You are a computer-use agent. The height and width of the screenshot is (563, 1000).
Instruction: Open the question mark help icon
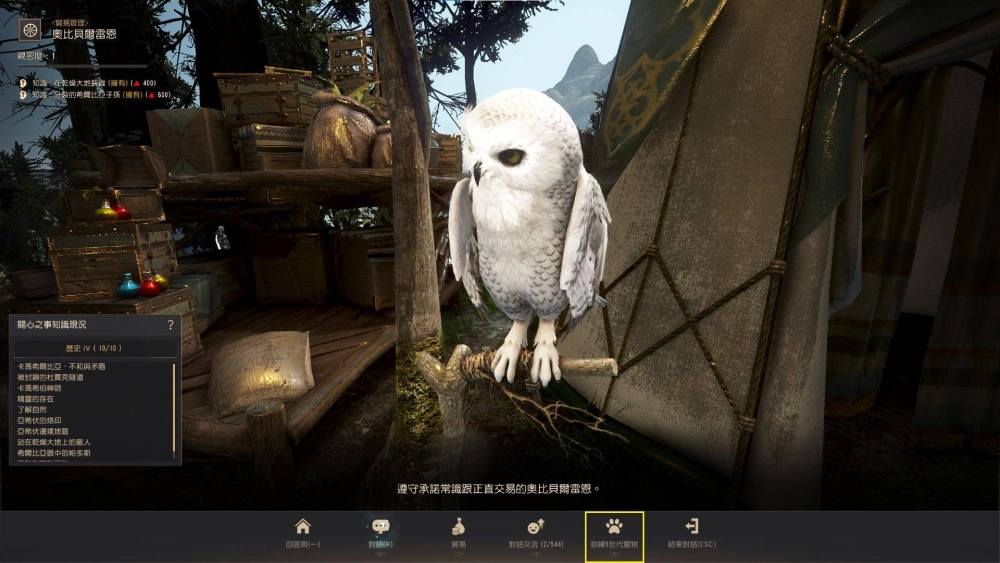click(x=171, y=325)
